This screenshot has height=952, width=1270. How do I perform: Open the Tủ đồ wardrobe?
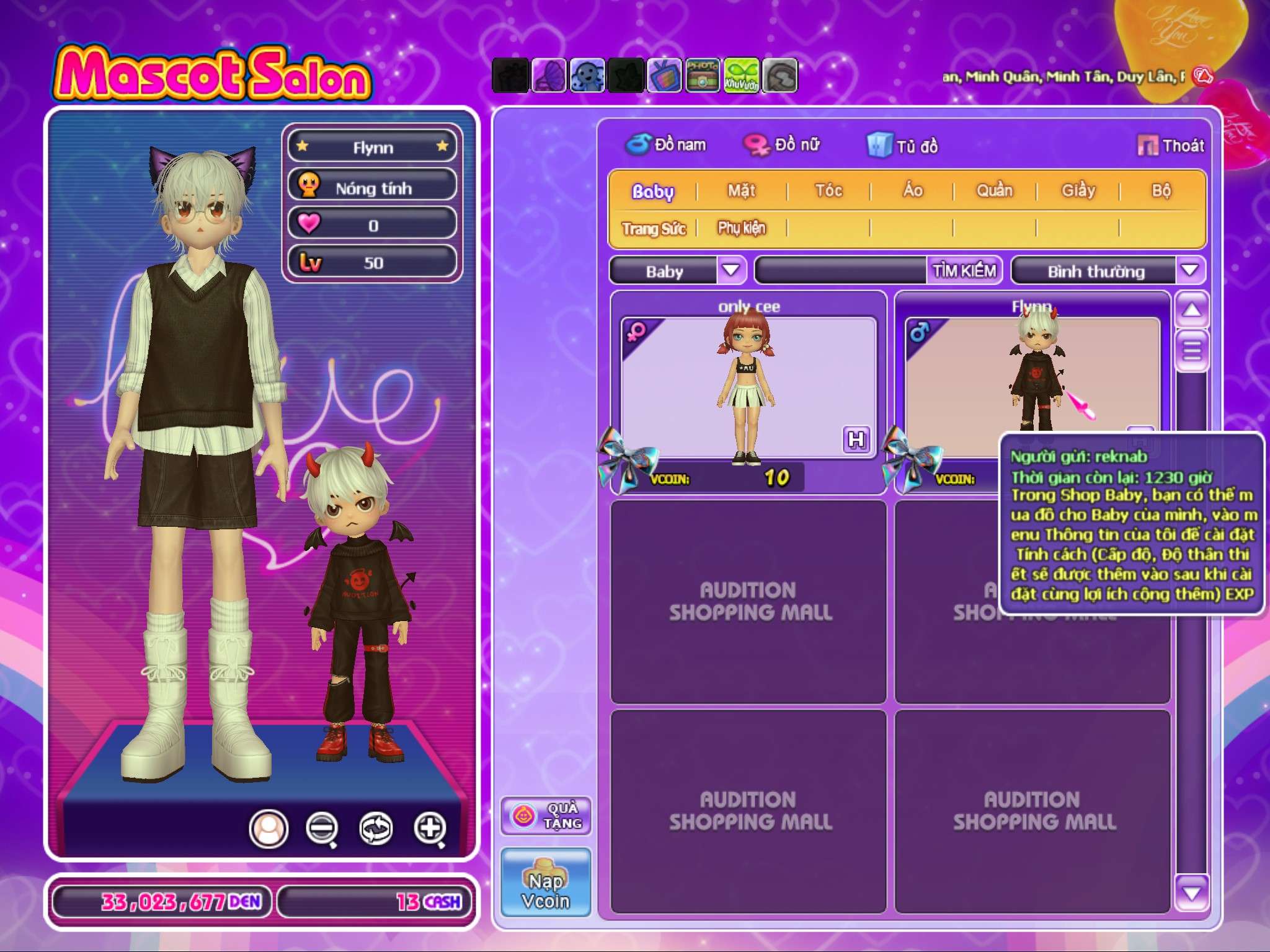(903, 146)
